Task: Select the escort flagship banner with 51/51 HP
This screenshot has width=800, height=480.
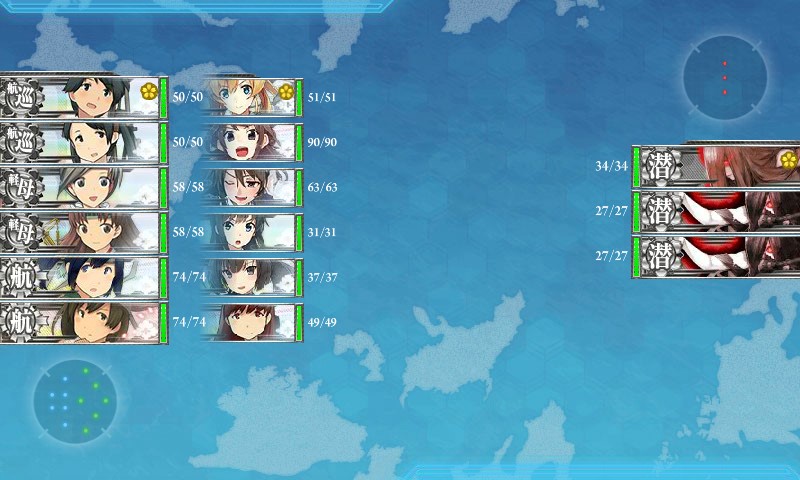Action: [x=250, y=97]
